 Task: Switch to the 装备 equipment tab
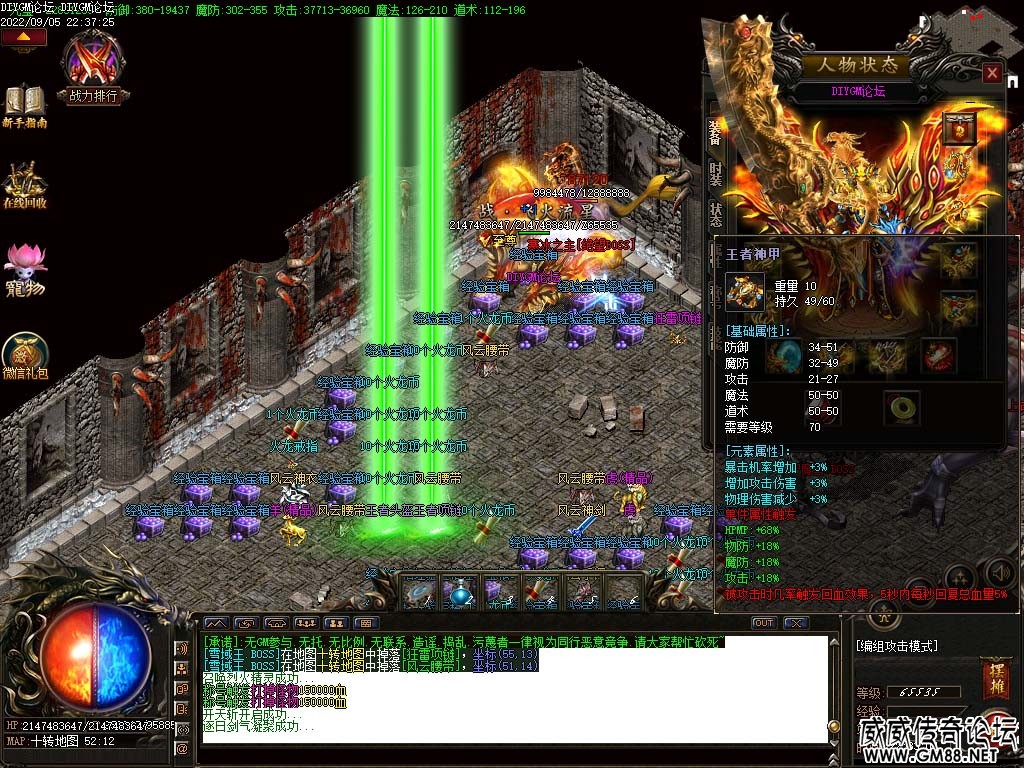pyautogui.click(x=715, y=131)
